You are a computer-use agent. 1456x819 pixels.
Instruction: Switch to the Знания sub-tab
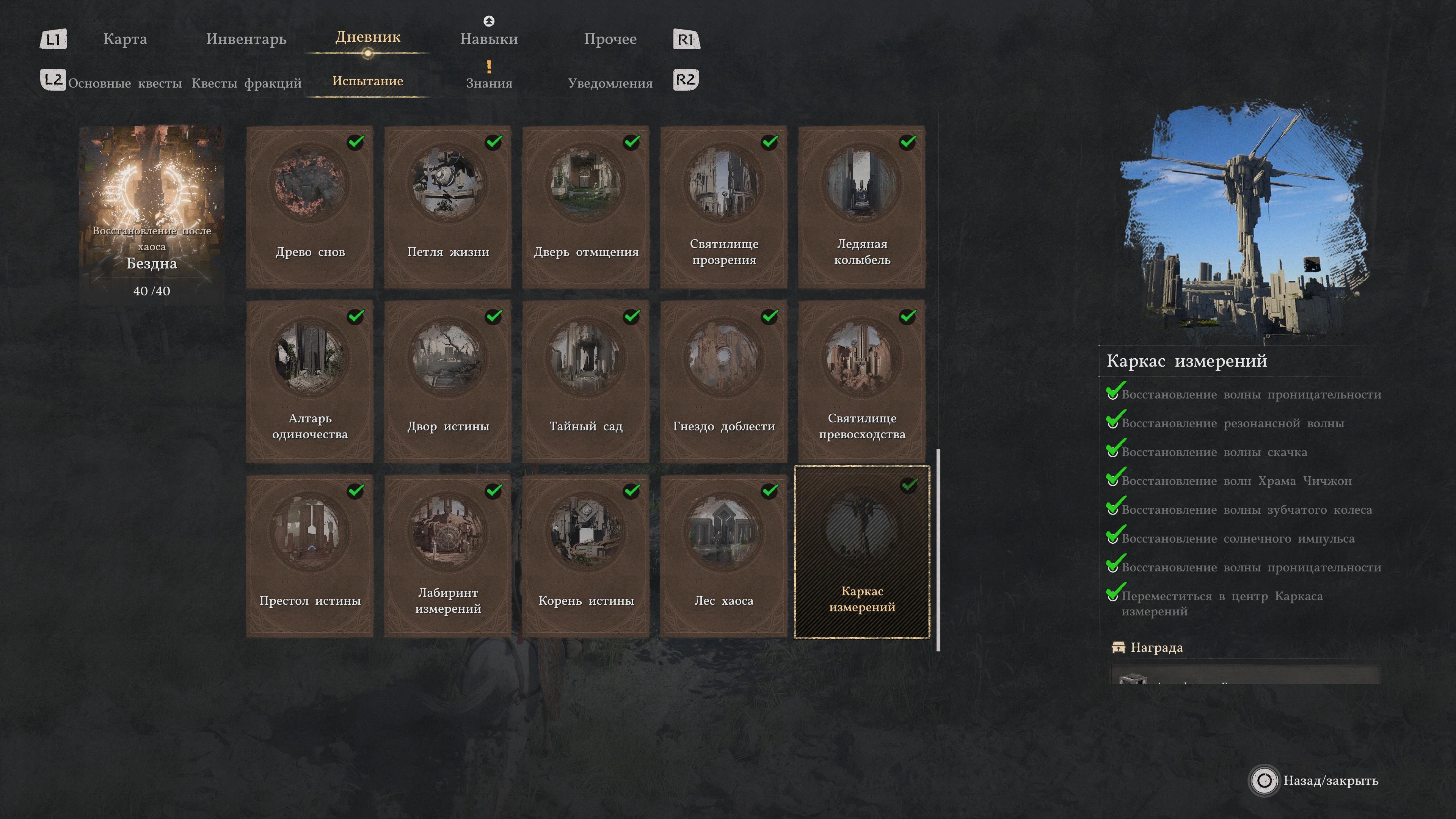(x=489, y=83)
